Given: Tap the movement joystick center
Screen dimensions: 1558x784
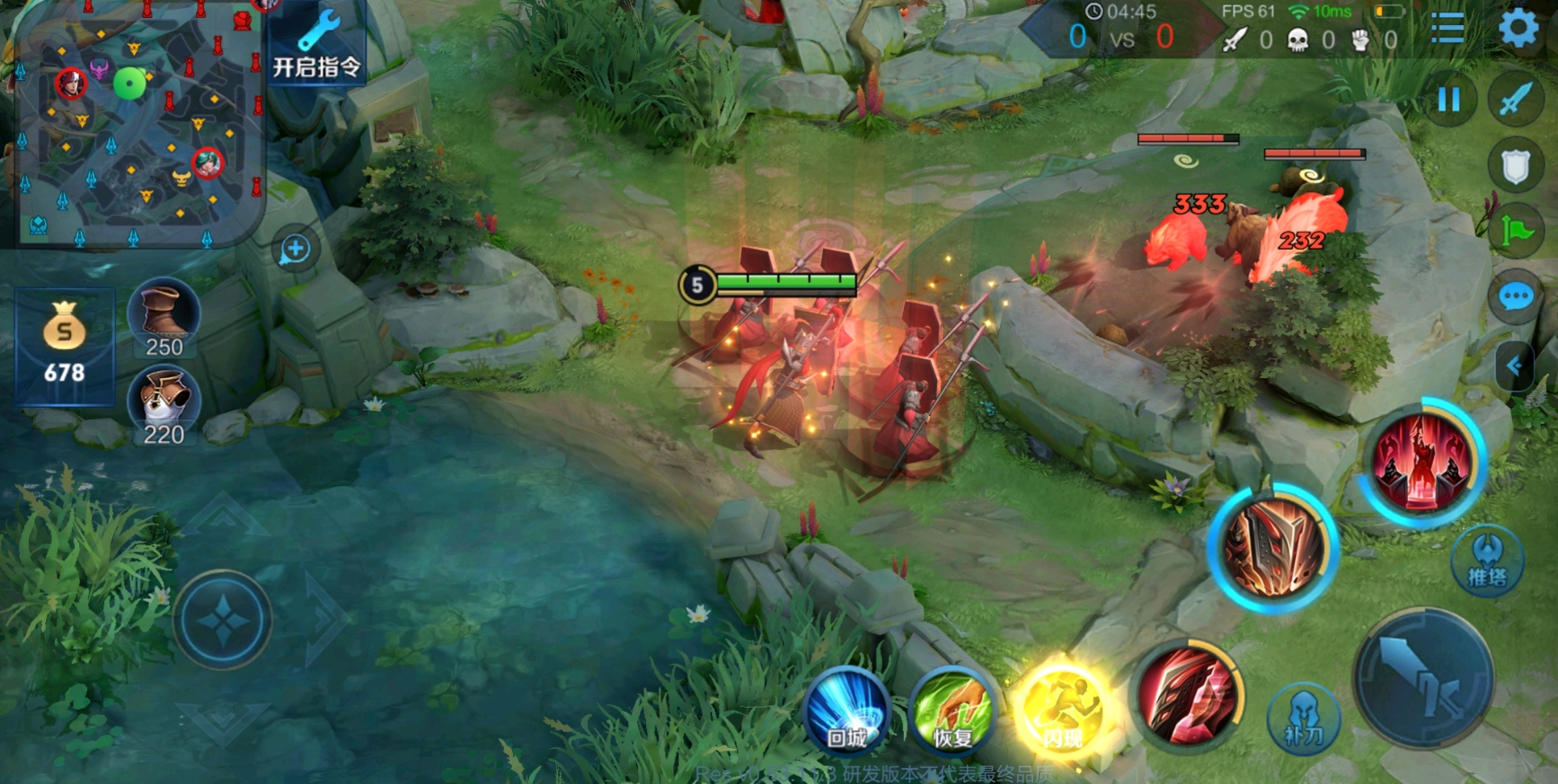Looking at the screenshot, I should (223, 620).
